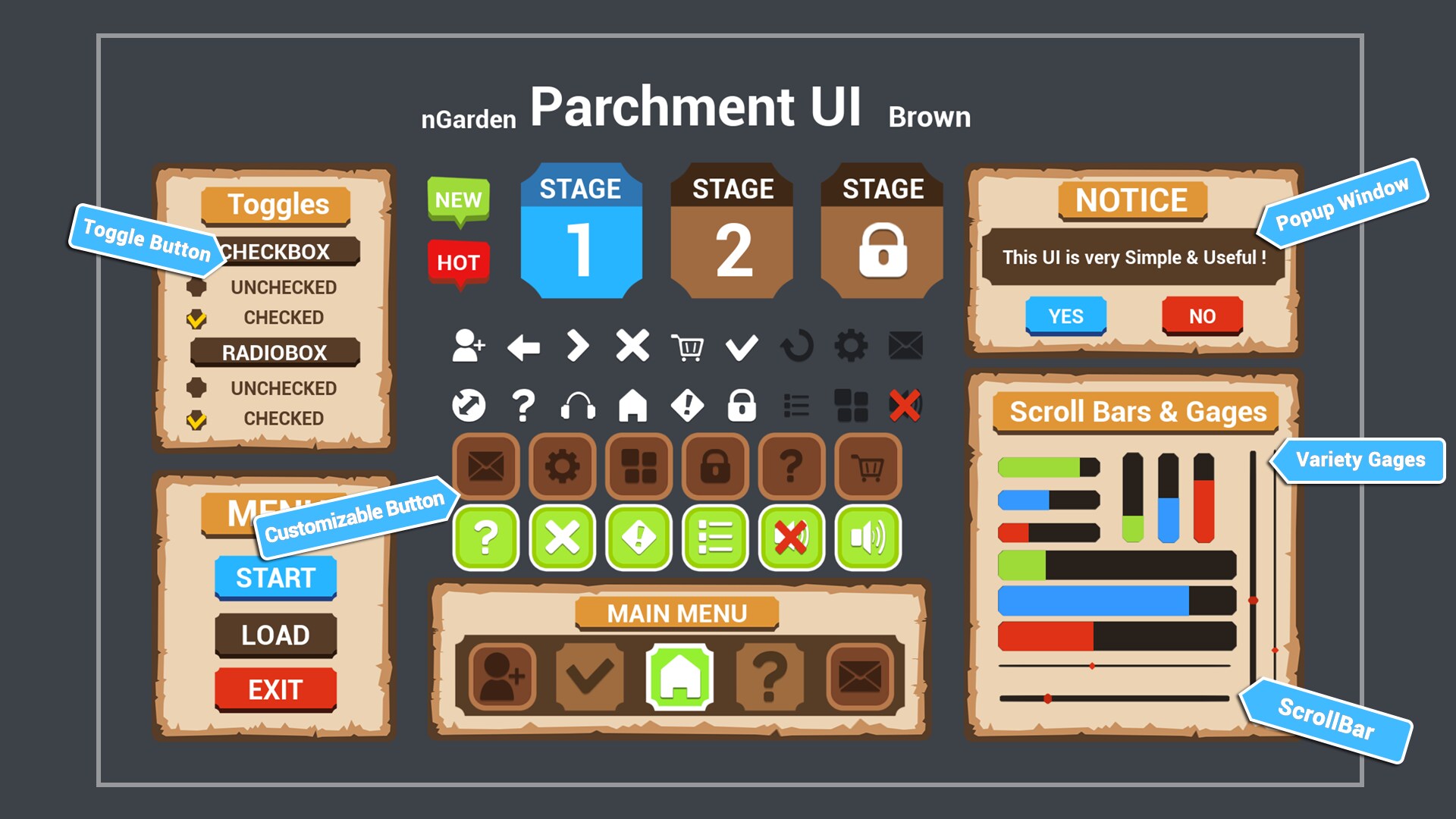The height and width of the screenshot is (819, 1456).
Task: Open the settings gear icon button
Action: coord(561,466)
